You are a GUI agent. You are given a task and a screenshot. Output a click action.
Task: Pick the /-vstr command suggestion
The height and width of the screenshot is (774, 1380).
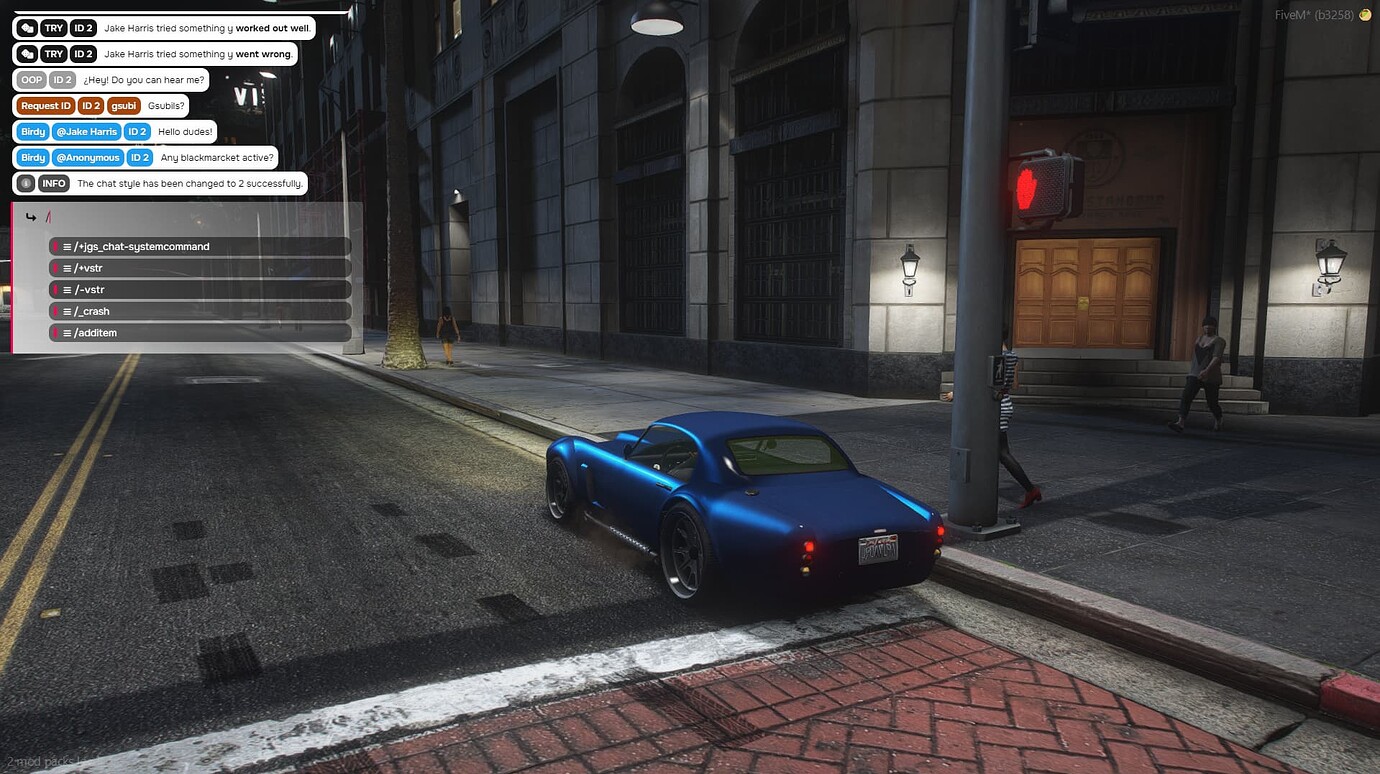200,290
